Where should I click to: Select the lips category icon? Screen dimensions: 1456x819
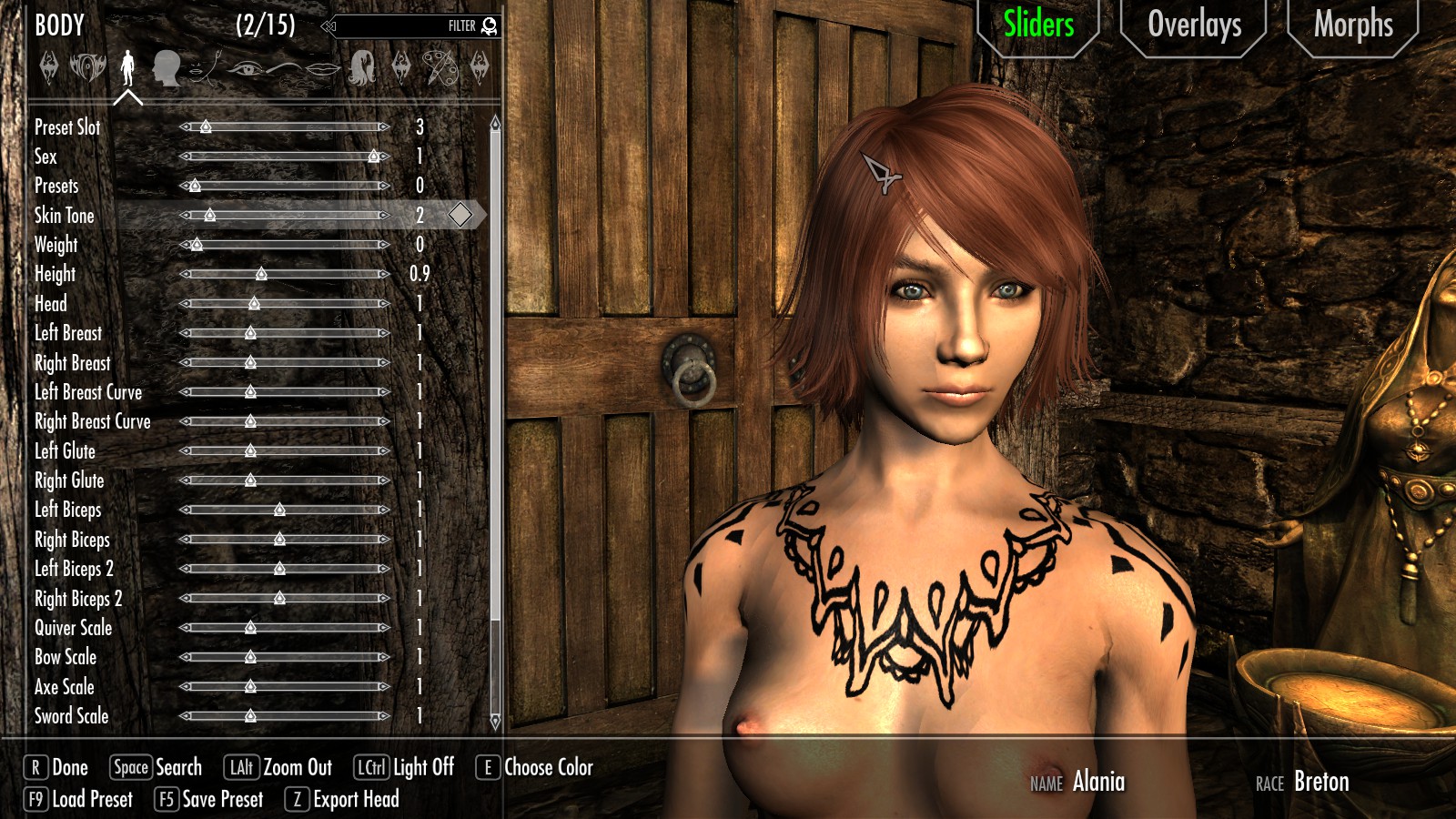click(x=321, y=67)
